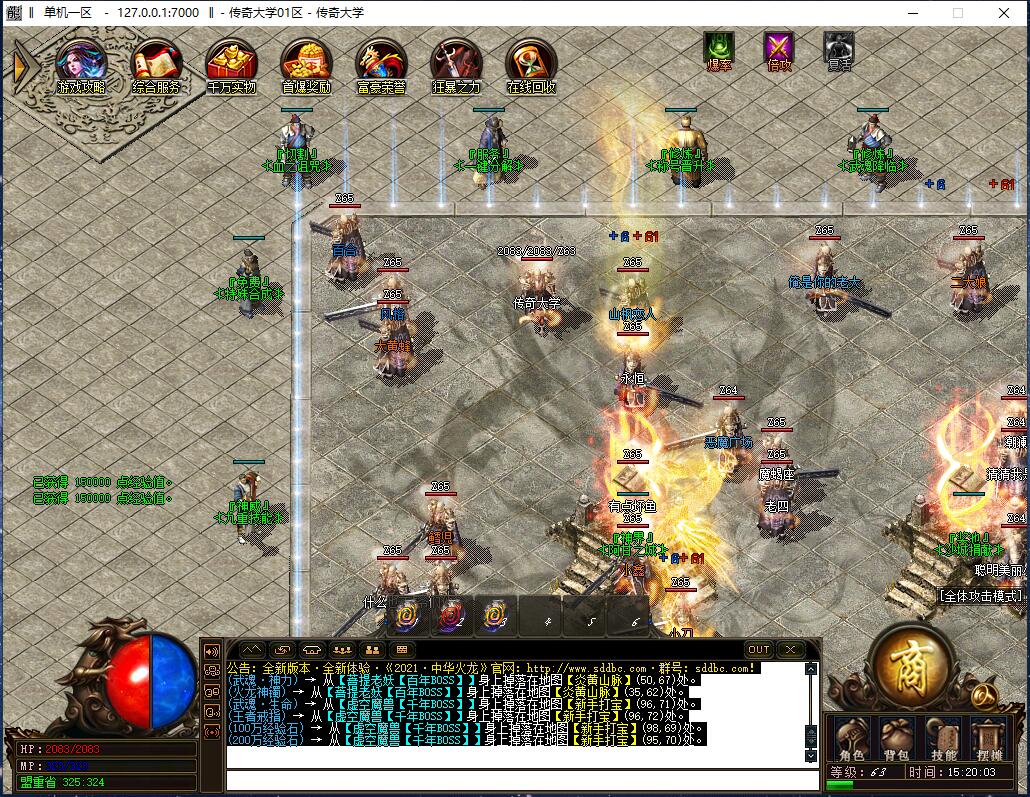Open the 背包 backpack inventory

click(x=897, y=738)
